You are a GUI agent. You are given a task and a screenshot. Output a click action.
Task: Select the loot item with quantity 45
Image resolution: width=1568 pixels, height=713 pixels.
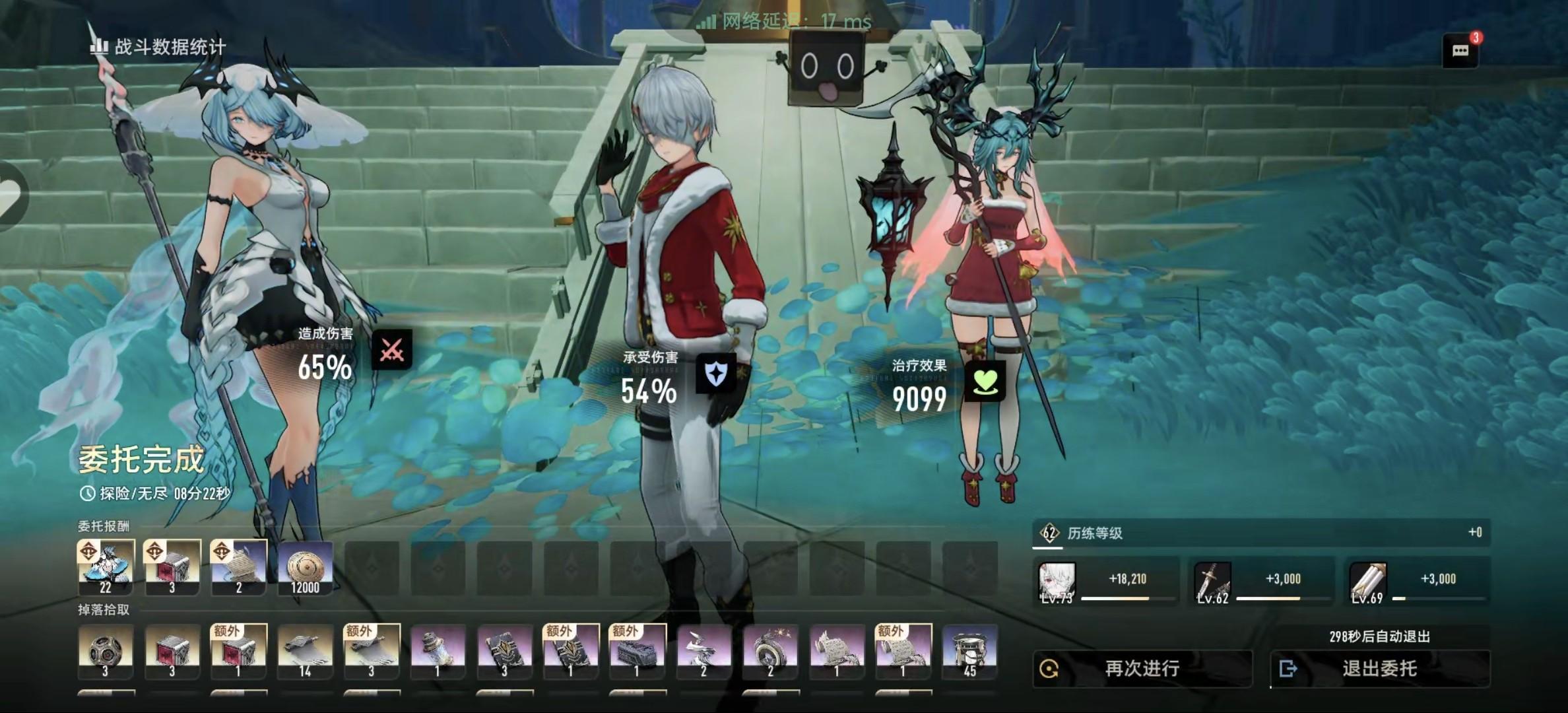click(x=969, y=652)
